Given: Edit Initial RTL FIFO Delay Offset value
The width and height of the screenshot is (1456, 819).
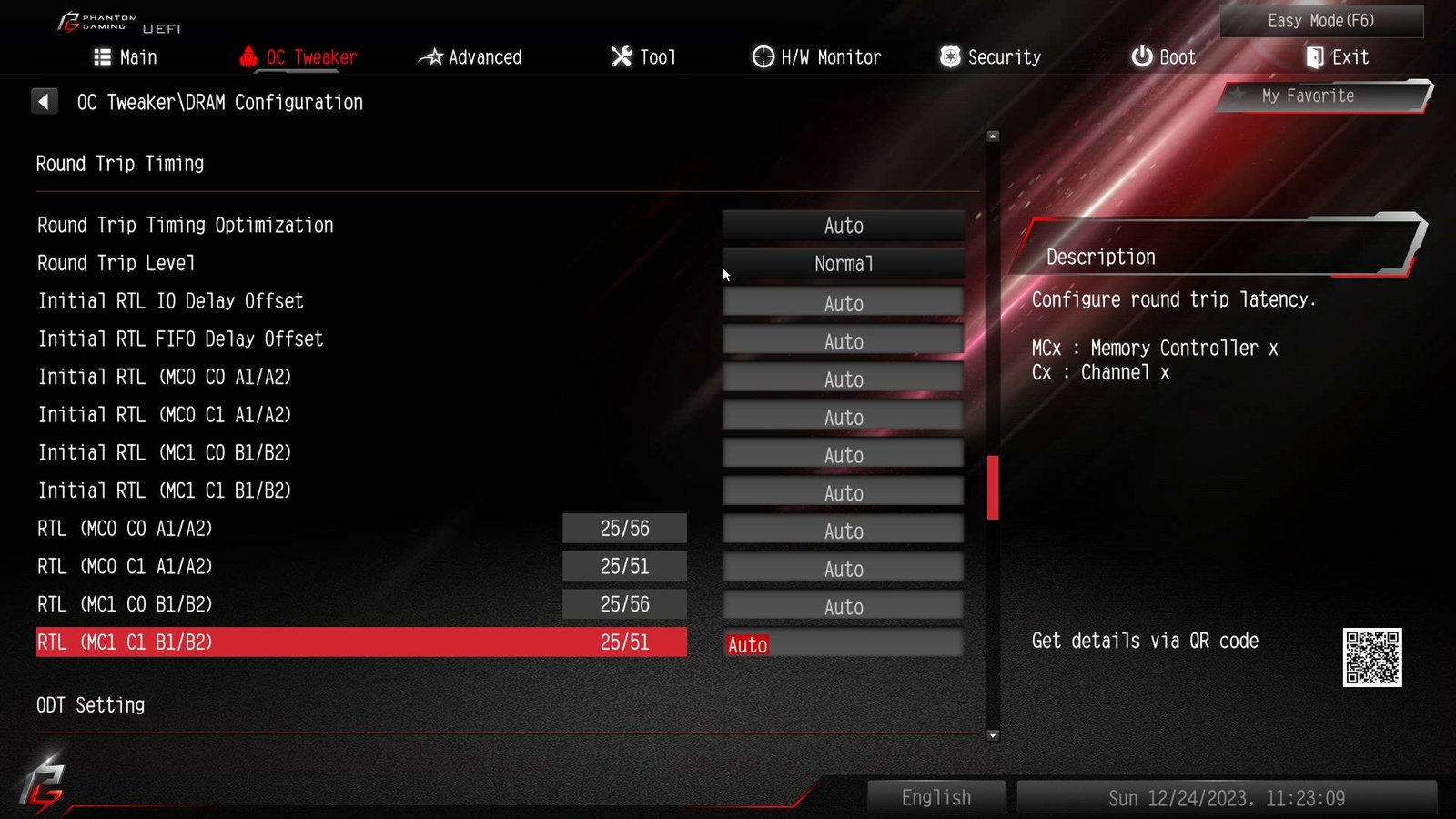Looking at the screenshot, I should tap(843, 341).
